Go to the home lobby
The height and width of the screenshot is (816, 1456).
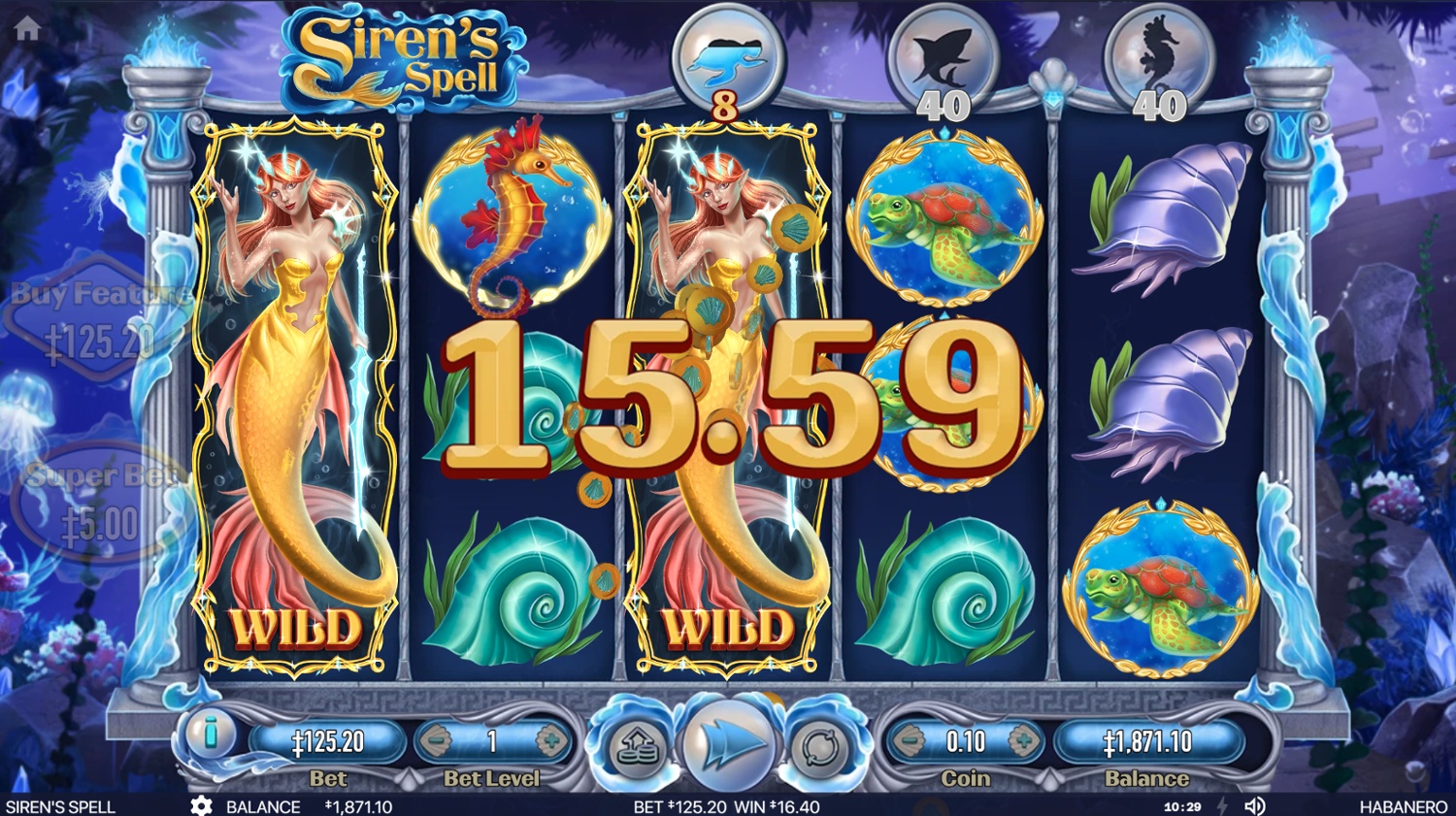tap(27, 29)
